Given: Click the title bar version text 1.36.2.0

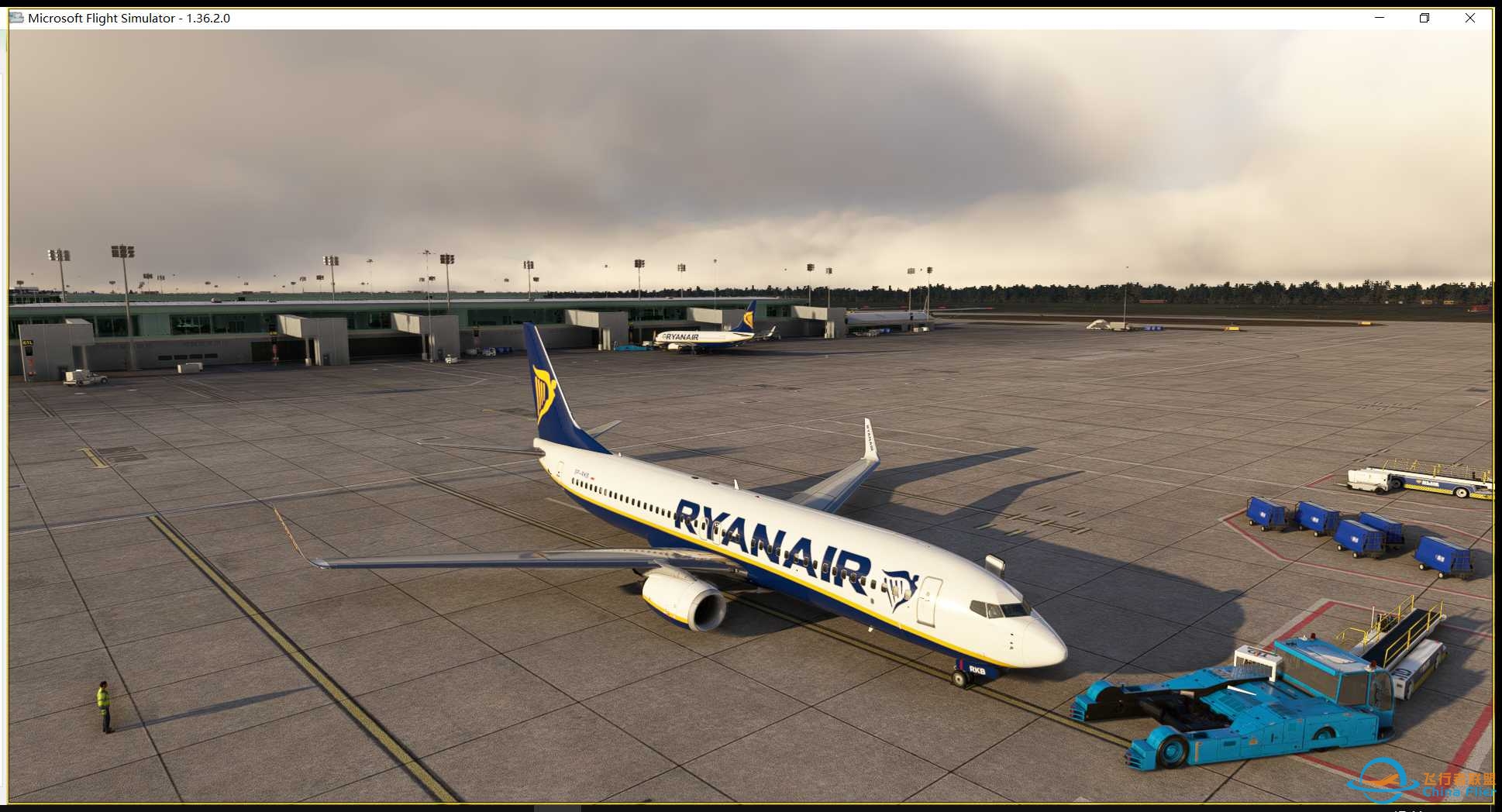Looking at the screenshot, I should coord(210,17).
